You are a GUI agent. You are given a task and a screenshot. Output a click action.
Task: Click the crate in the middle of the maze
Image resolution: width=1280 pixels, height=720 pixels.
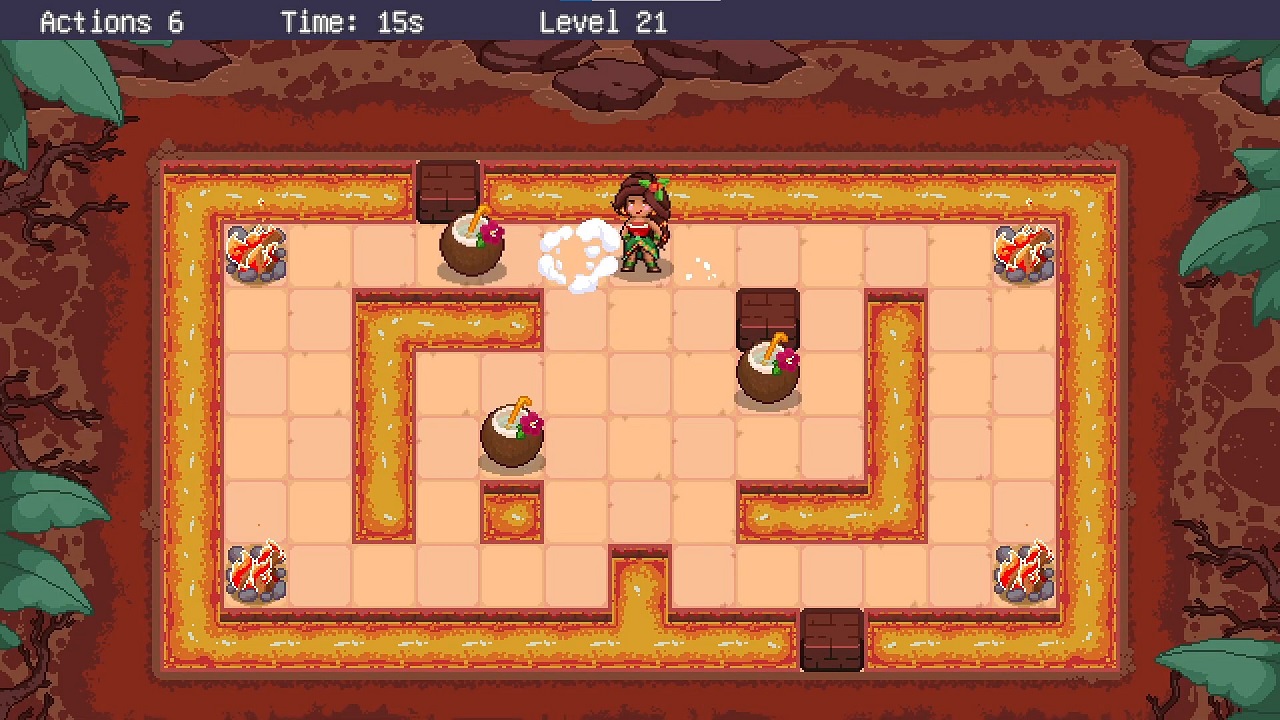click(769, 315)
